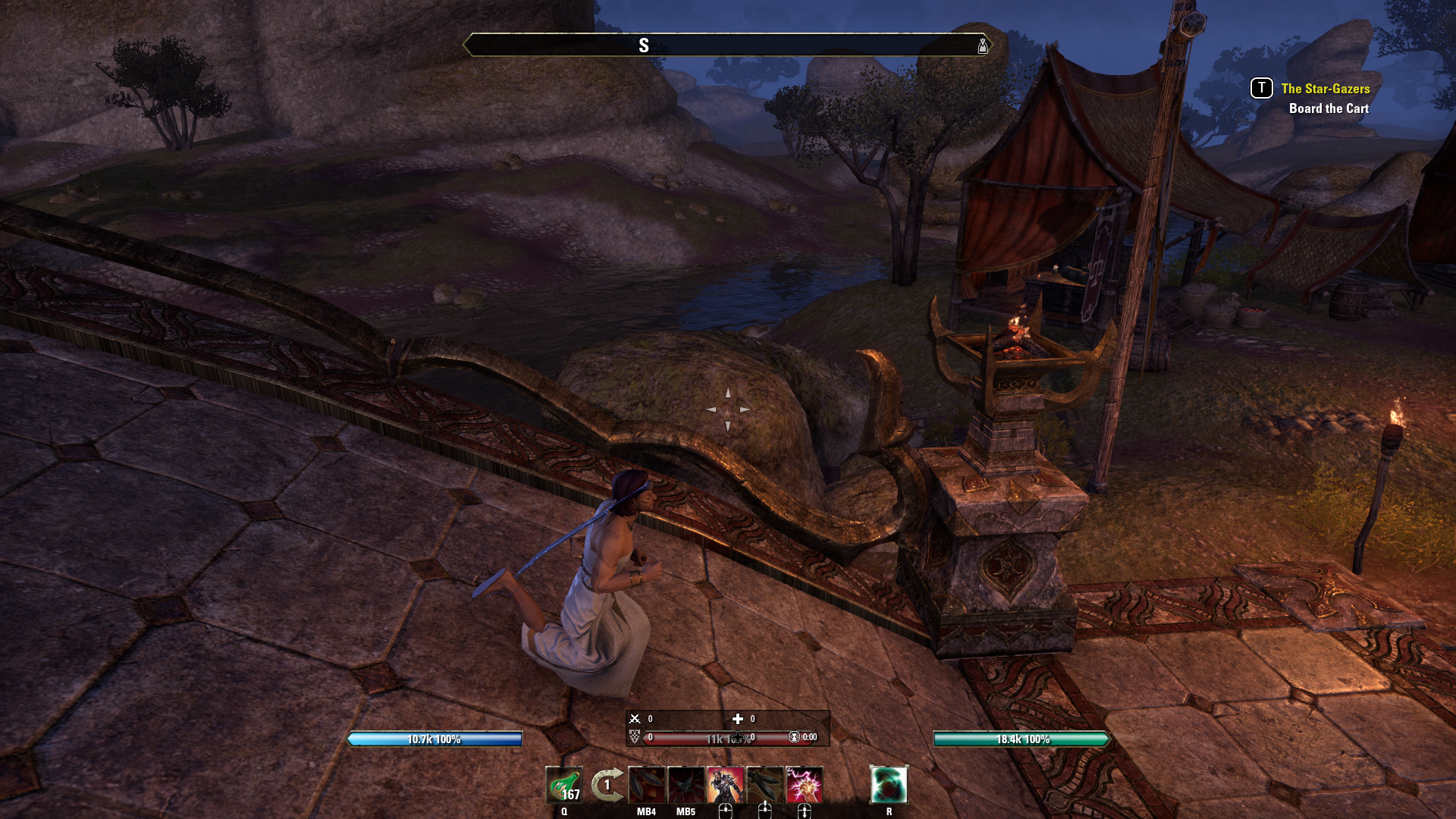1456x819 pixels.
Task: Click the weapon swap arrow icon
Action: (x=607, y=785)
